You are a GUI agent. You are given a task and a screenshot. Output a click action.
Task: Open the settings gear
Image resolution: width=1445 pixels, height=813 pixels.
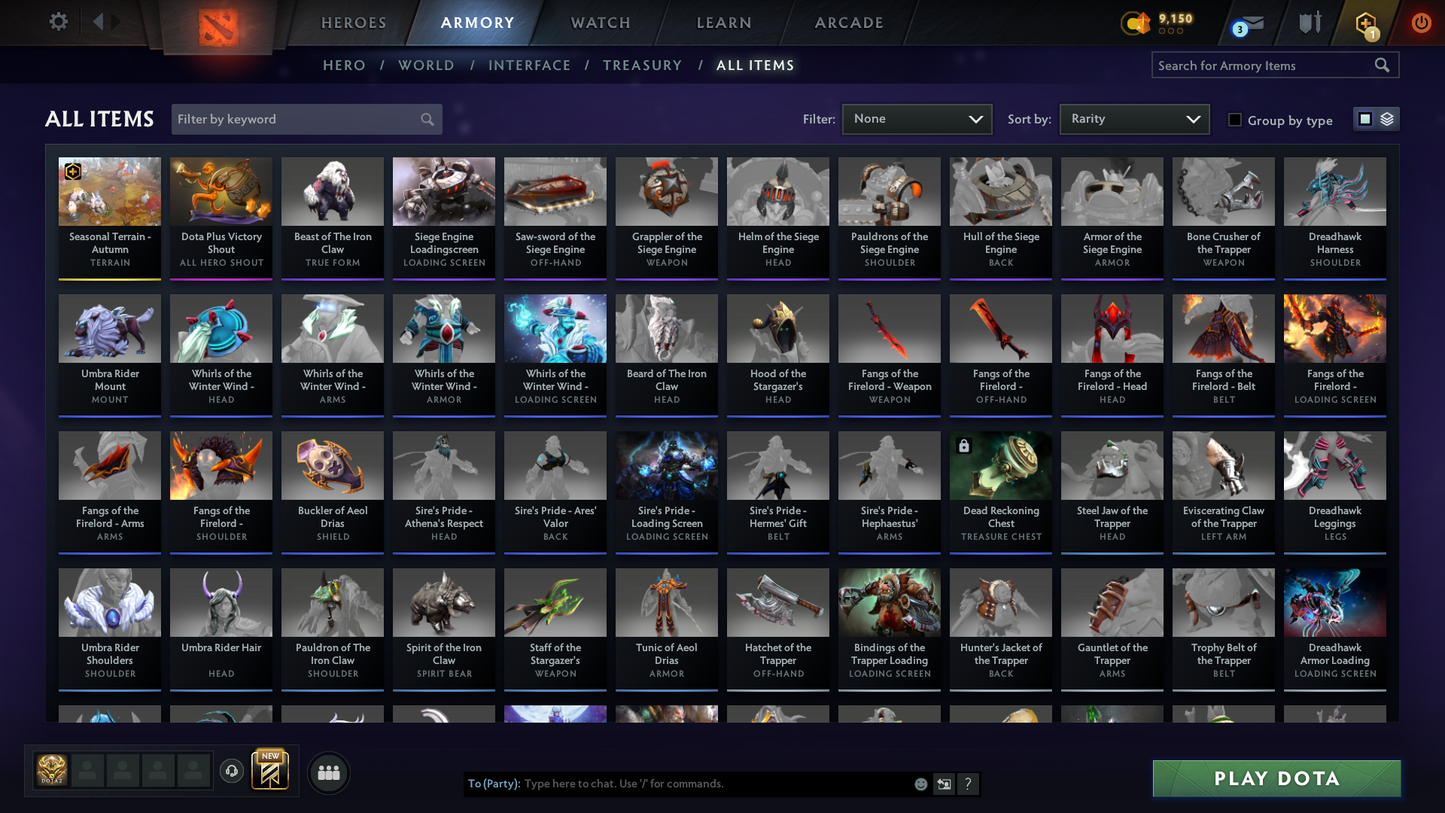[57, 21]
